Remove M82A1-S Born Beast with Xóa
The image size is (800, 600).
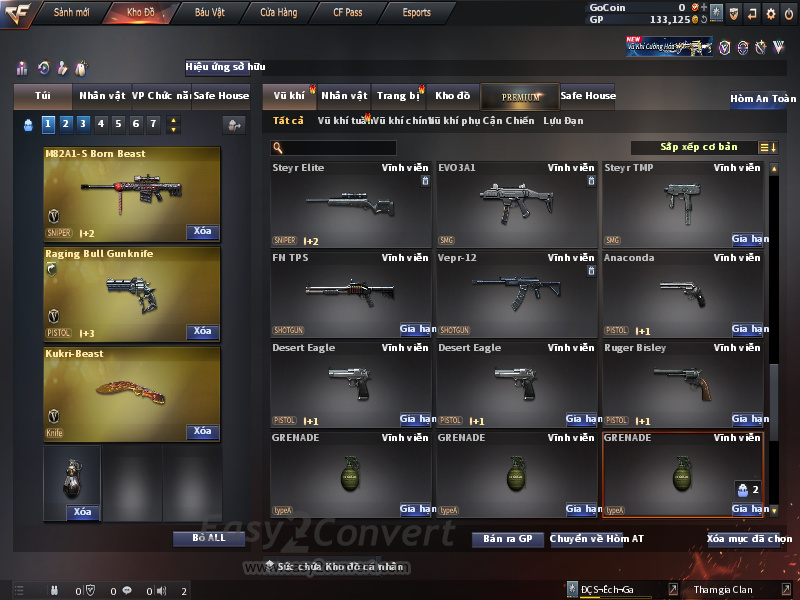202,232
